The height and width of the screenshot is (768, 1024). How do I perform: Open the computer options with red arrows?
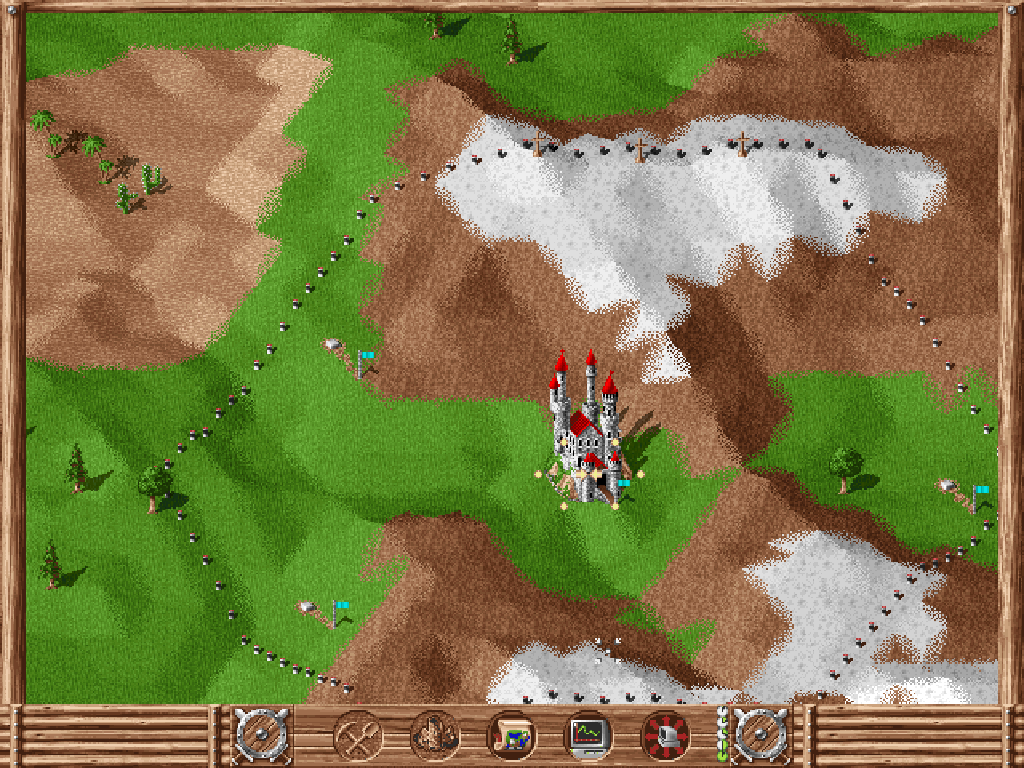pos(665,736)
